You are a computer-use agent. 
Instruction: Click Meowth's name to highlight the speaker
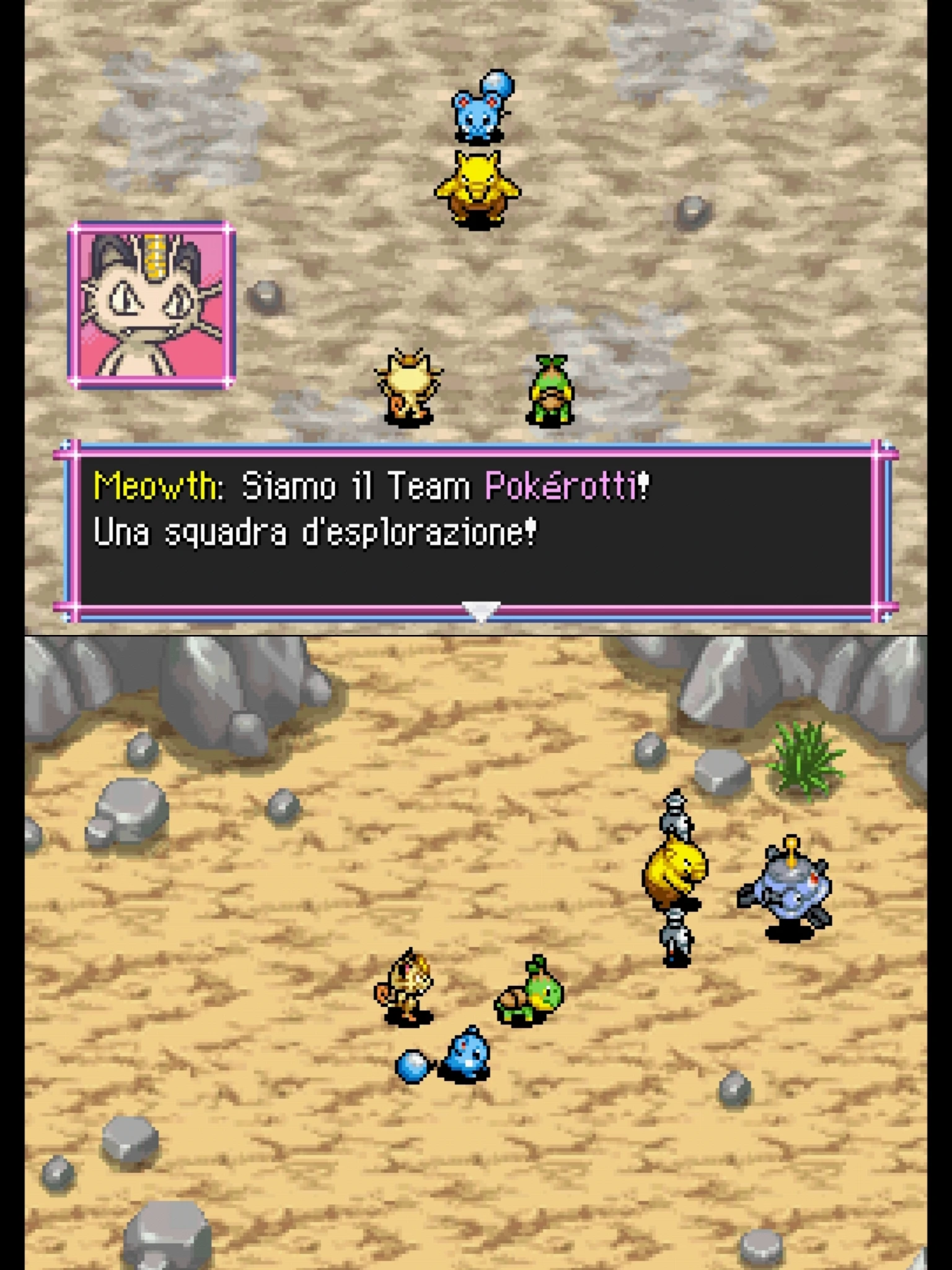pyautogui.click(x=155, y=487)
